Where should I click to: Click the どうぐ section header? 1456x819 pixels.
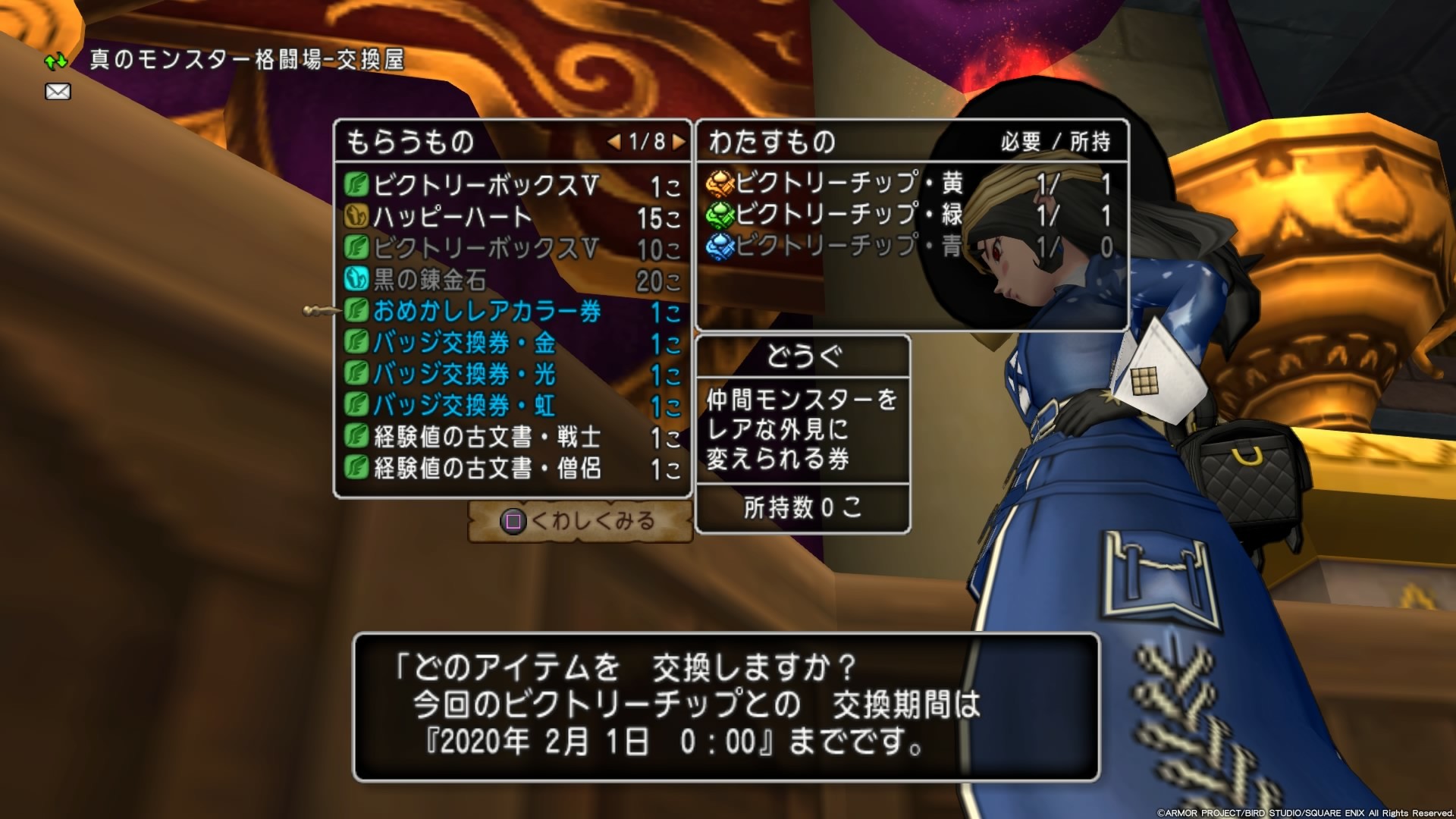pos(803,357)
